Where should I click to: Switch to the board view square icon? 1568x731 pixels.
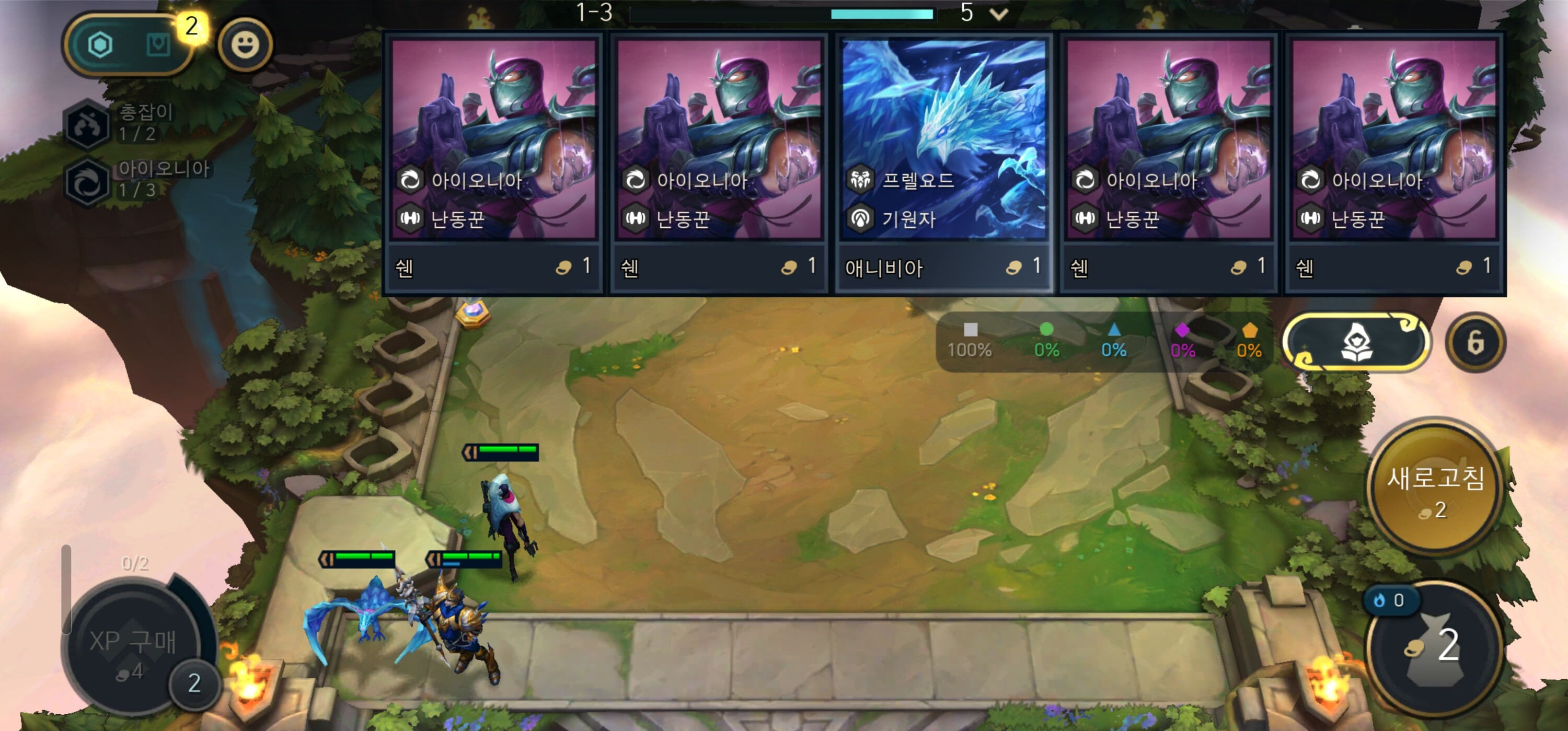tap(158, 45)
